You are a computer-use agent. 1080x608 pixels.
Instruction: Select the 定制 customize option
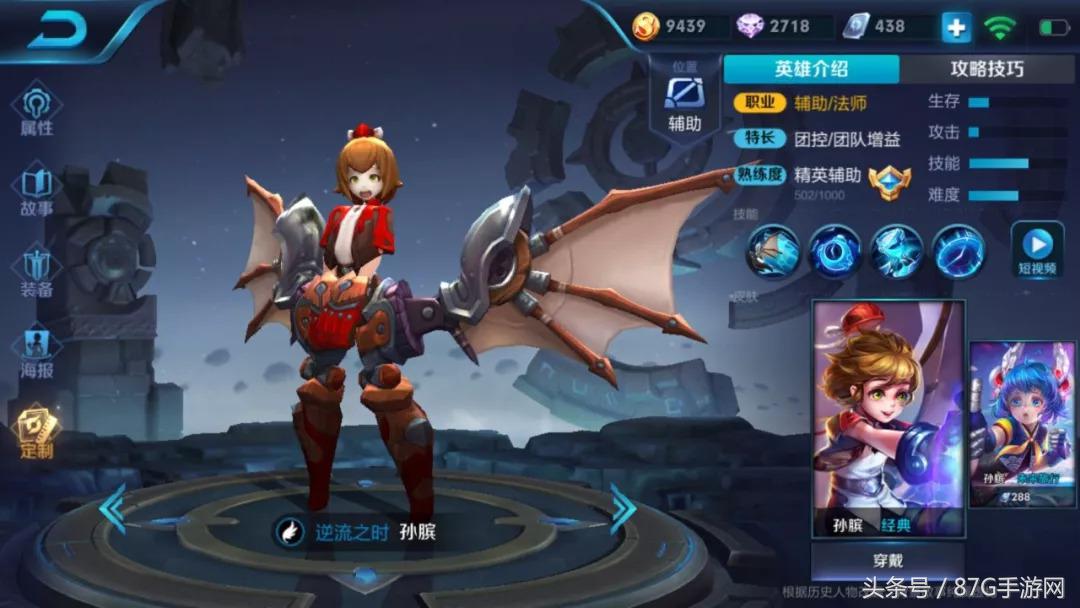click(37, 434)
